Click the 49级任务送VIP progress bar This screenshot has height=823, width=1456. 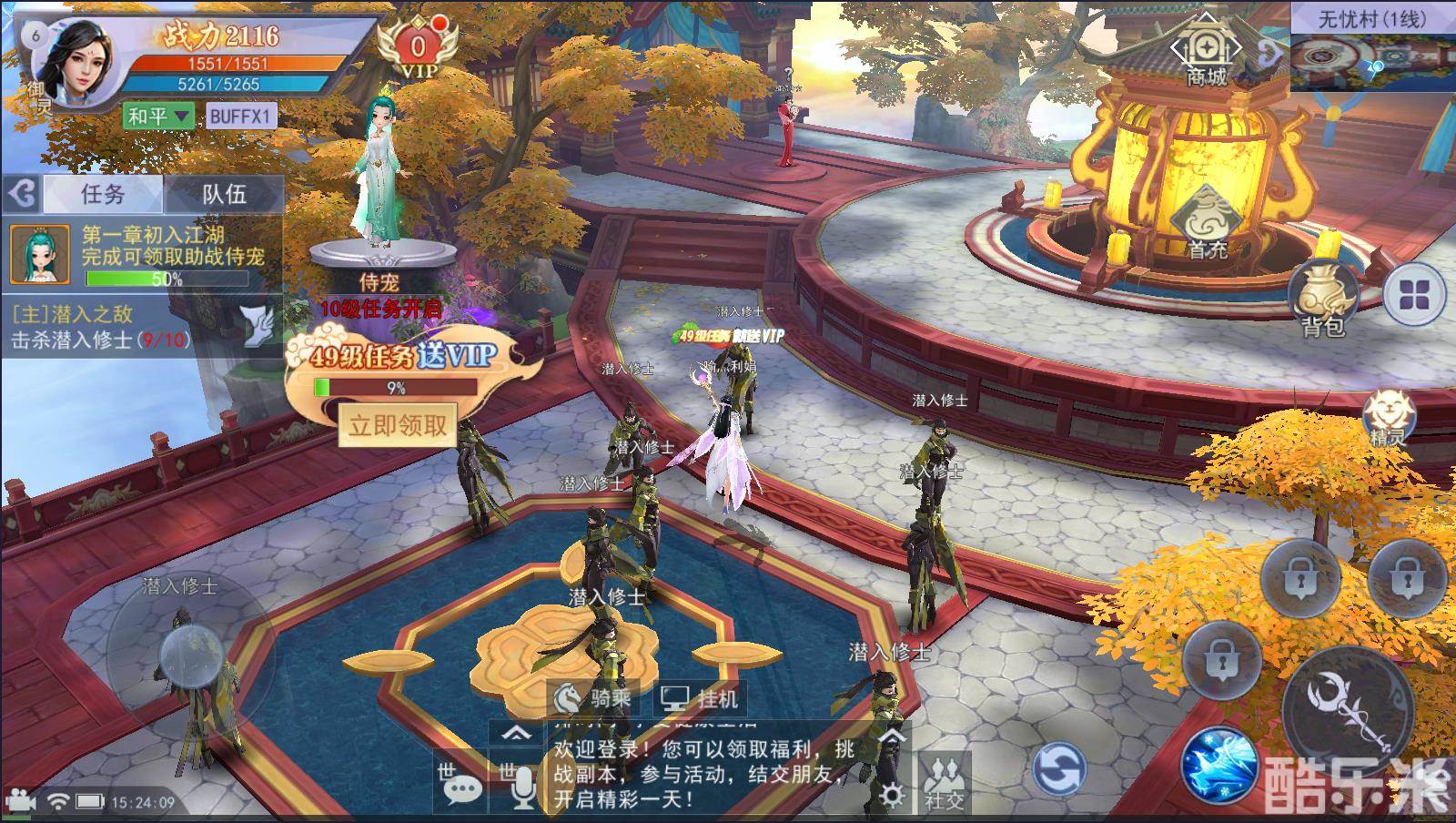(396, 385)
